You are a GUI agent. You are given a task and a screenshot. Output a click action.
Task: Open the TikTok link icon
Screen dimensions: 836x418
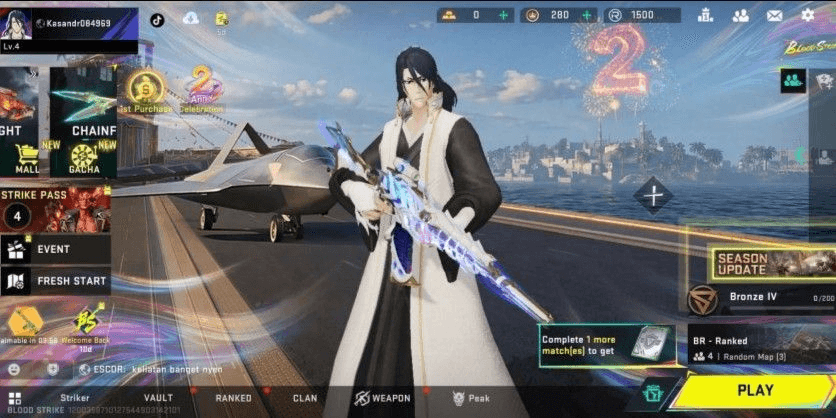pyautogui.click(x=157, y=18)
